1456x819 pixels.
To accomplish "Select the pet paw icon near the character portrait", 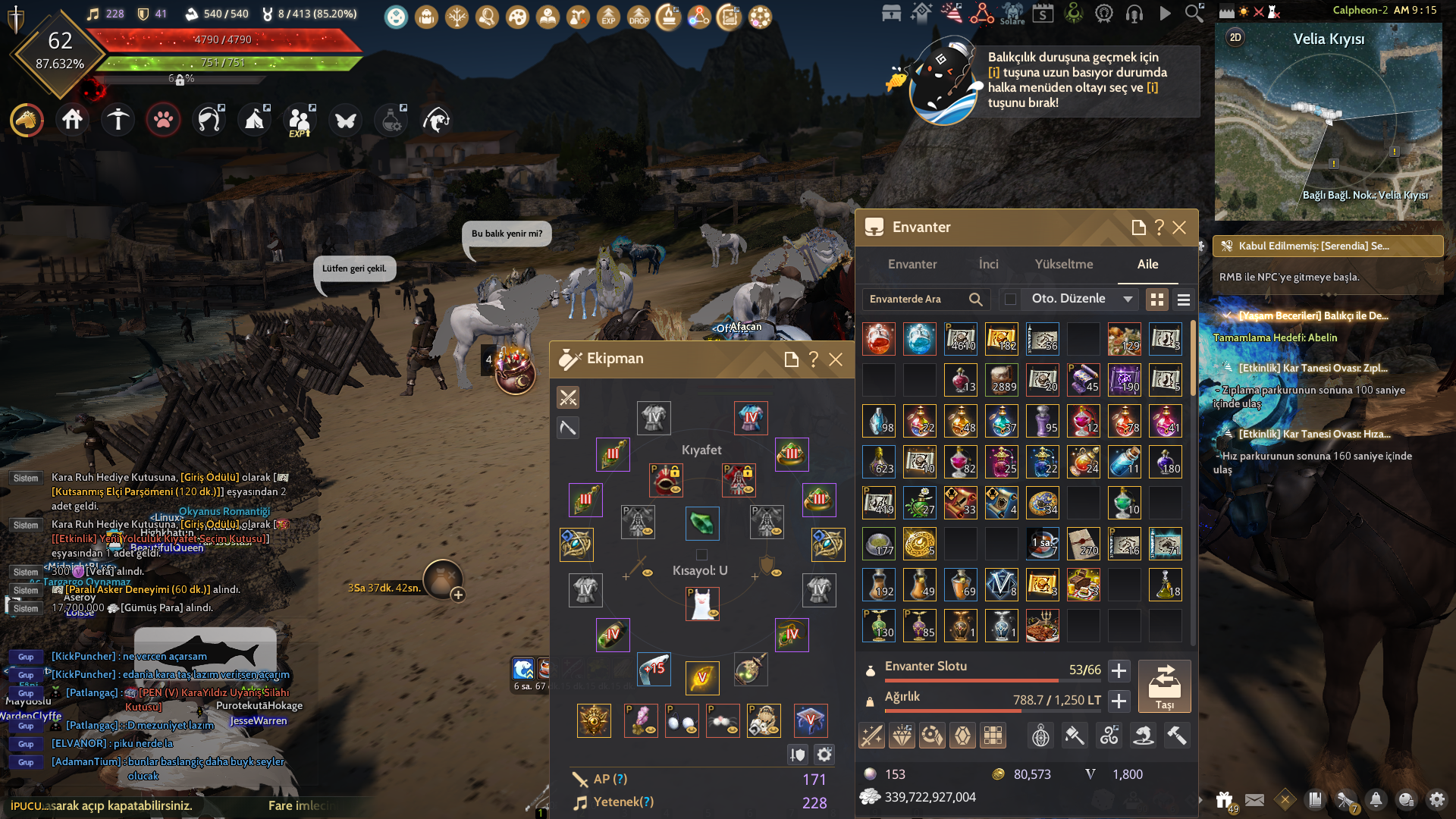I will [x=163, y=120].
